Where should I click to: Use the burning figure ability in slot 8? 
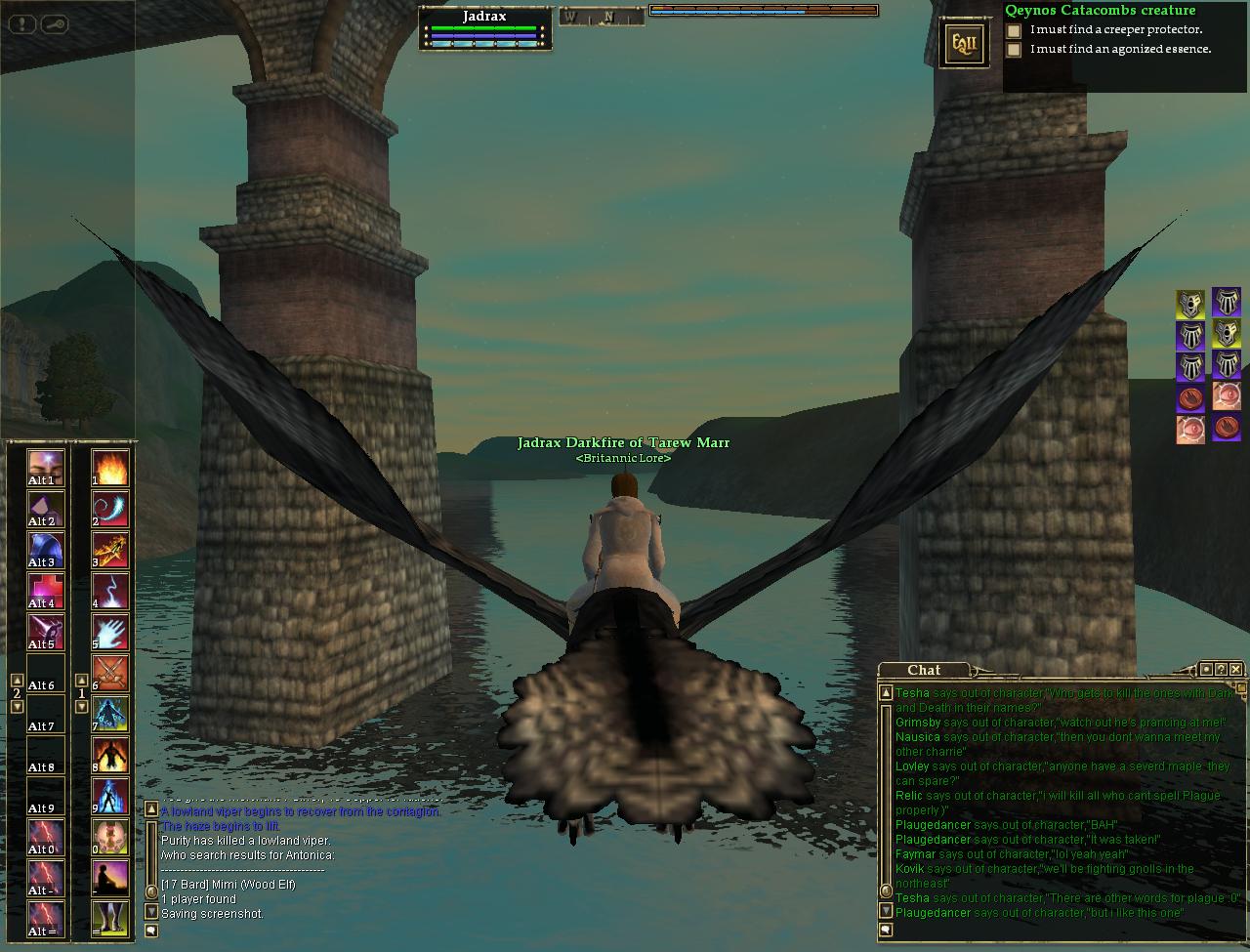(x=110, y=755)
